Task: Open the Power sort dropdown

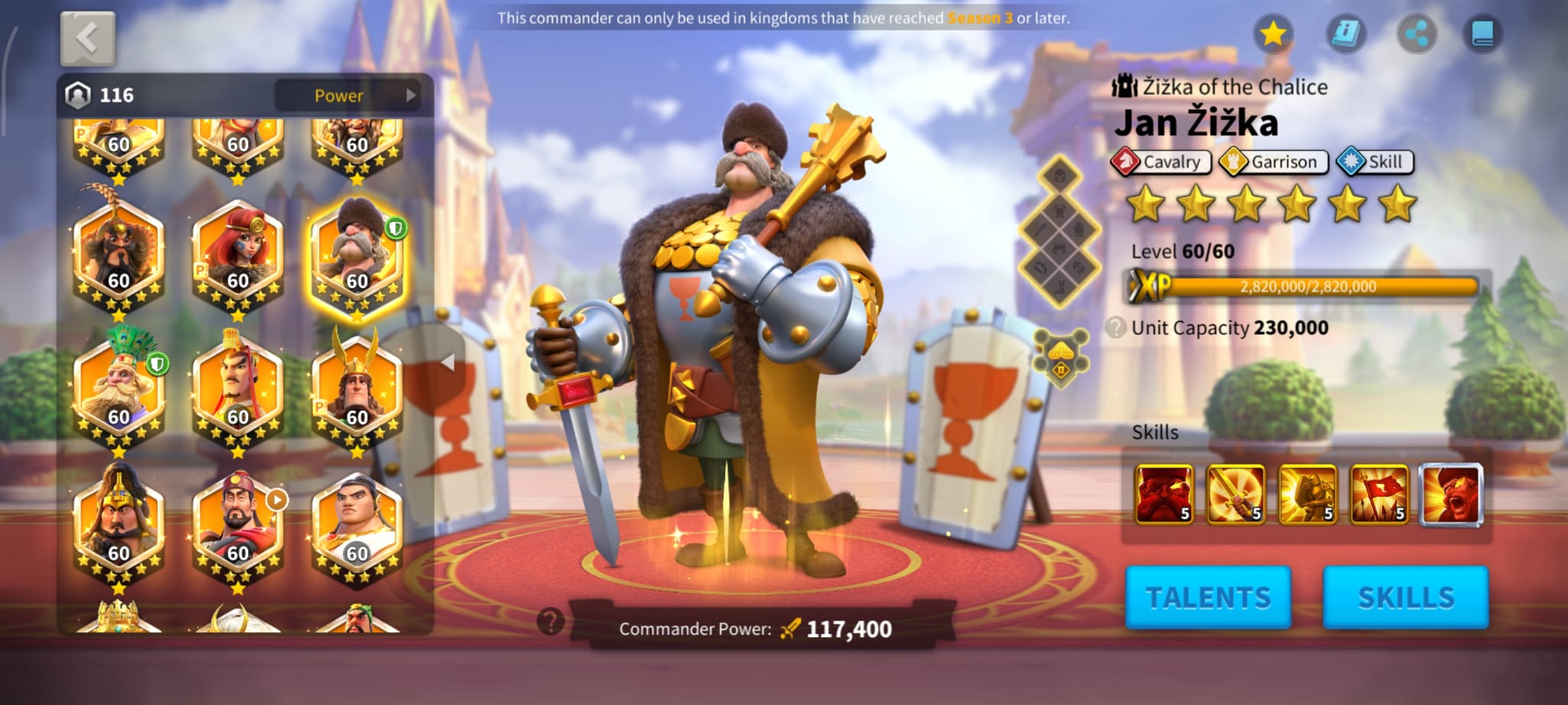Action: pos(347,96)
